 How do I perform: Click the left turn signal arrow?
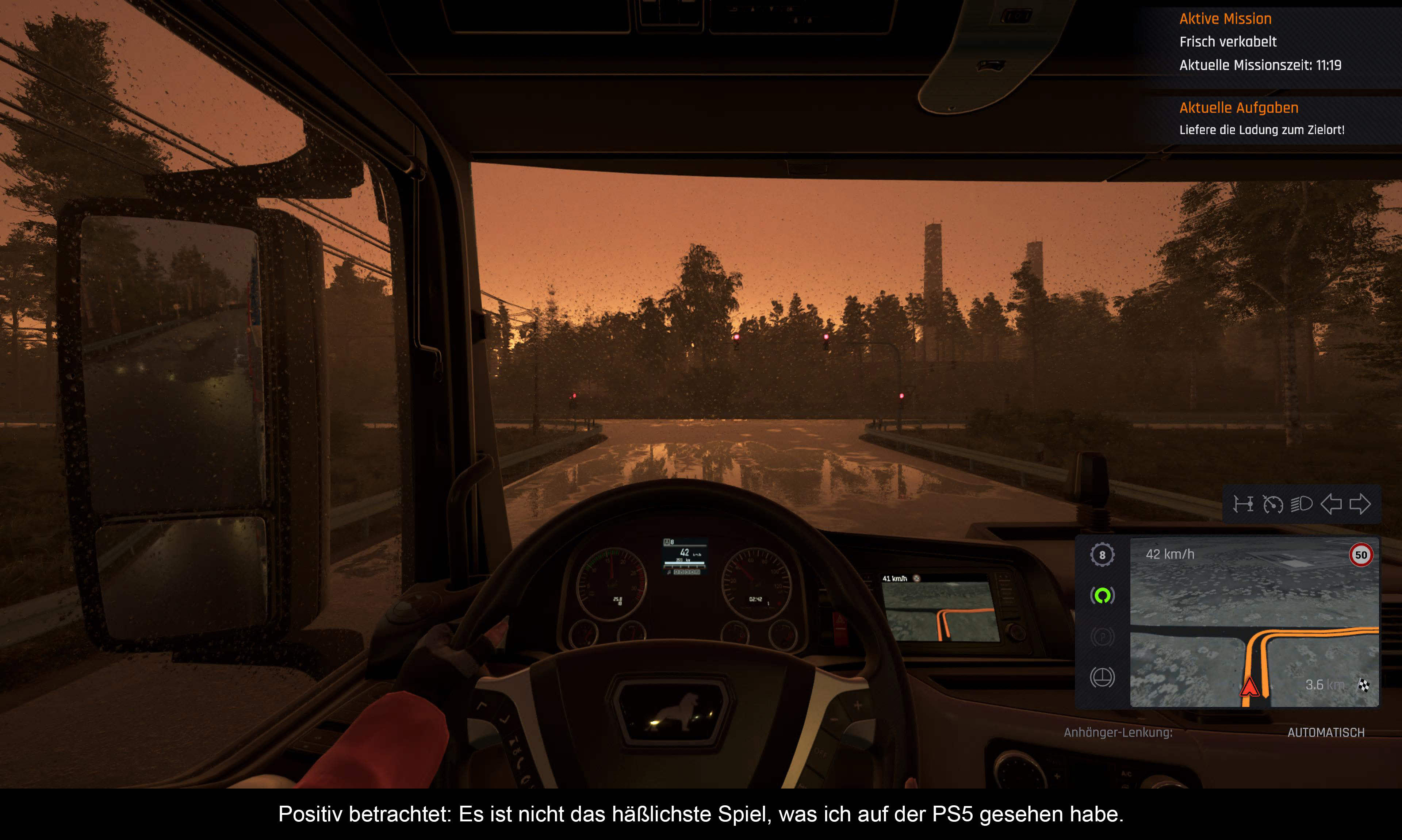(1330, 504)
